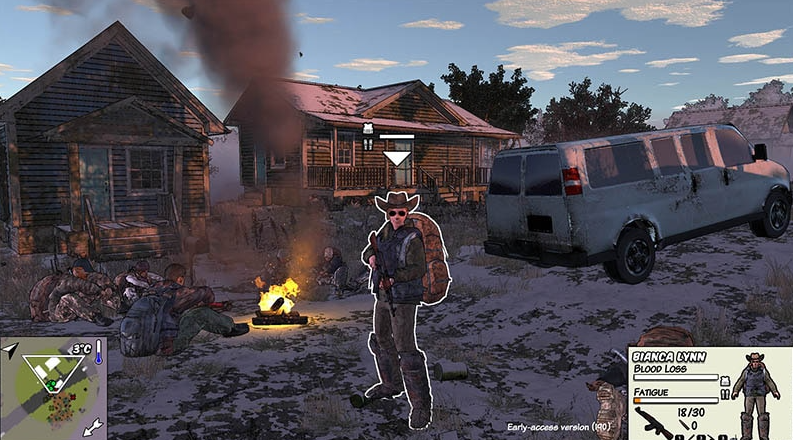Screen dimensions: 793x440
Task: Click the leg armor icon beside Fatigue
Action: coord(725,395)
